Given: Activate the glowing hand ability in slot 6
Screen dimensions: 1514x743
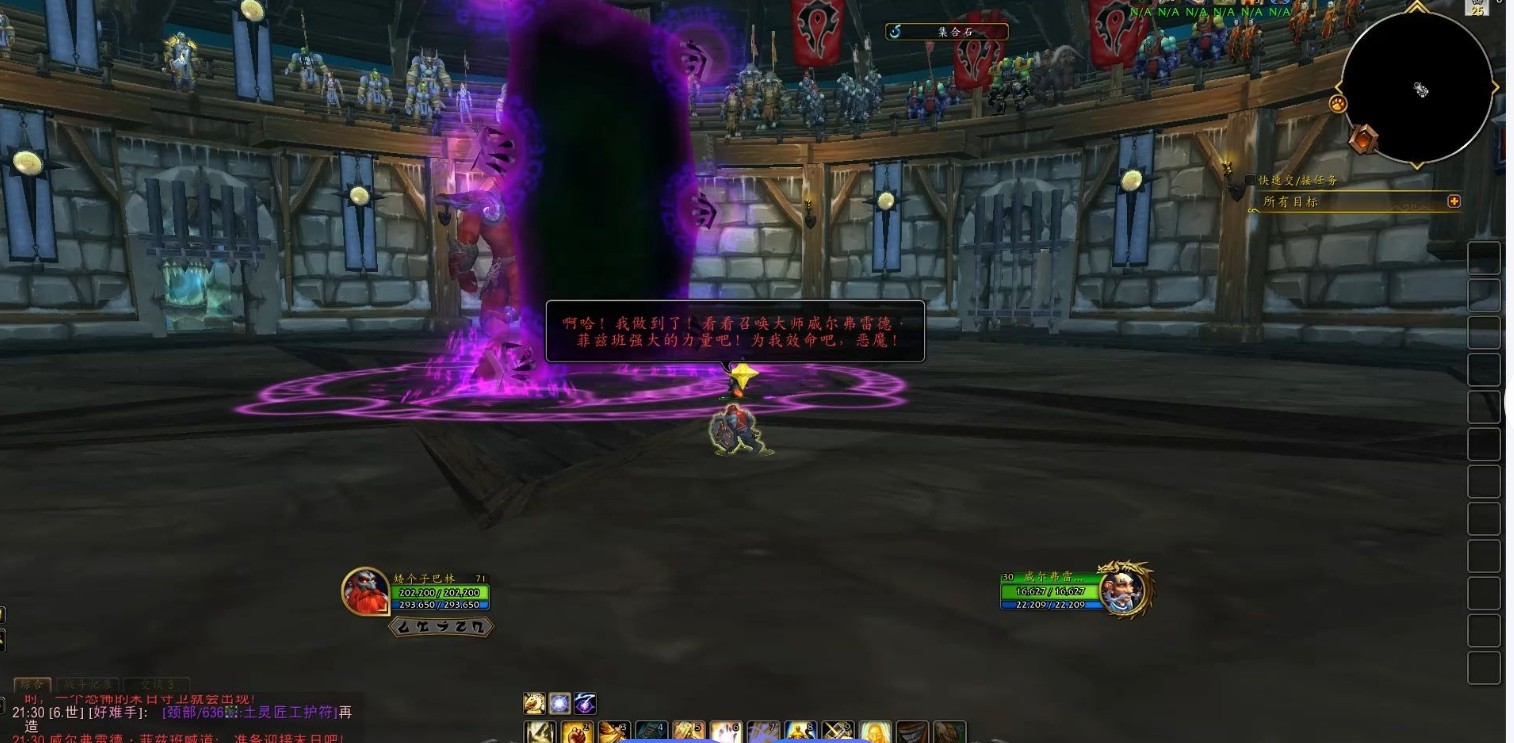Looking at the screenshot, I should [726, 733].
